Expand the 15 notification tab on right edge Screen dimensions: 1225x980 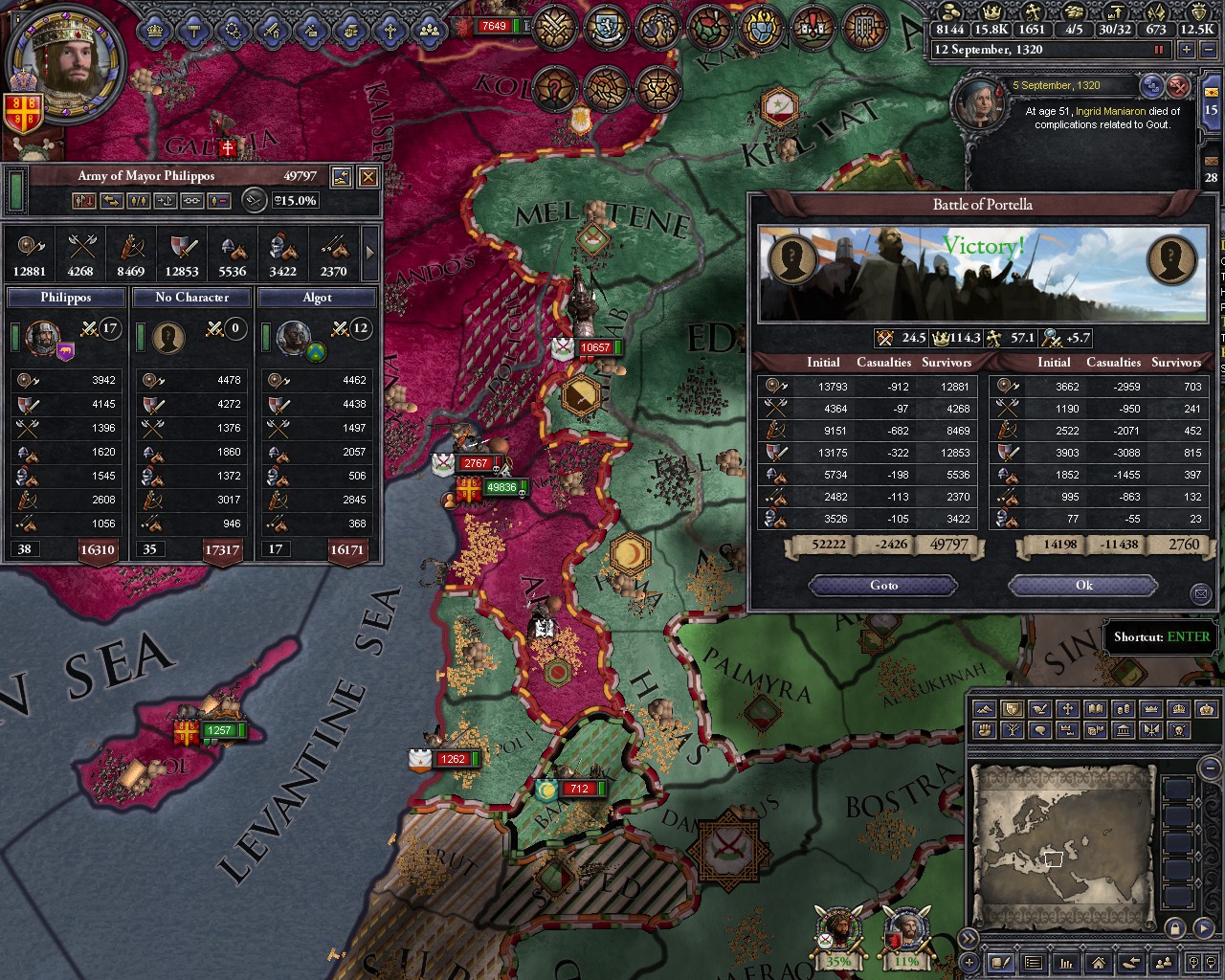1212,109
